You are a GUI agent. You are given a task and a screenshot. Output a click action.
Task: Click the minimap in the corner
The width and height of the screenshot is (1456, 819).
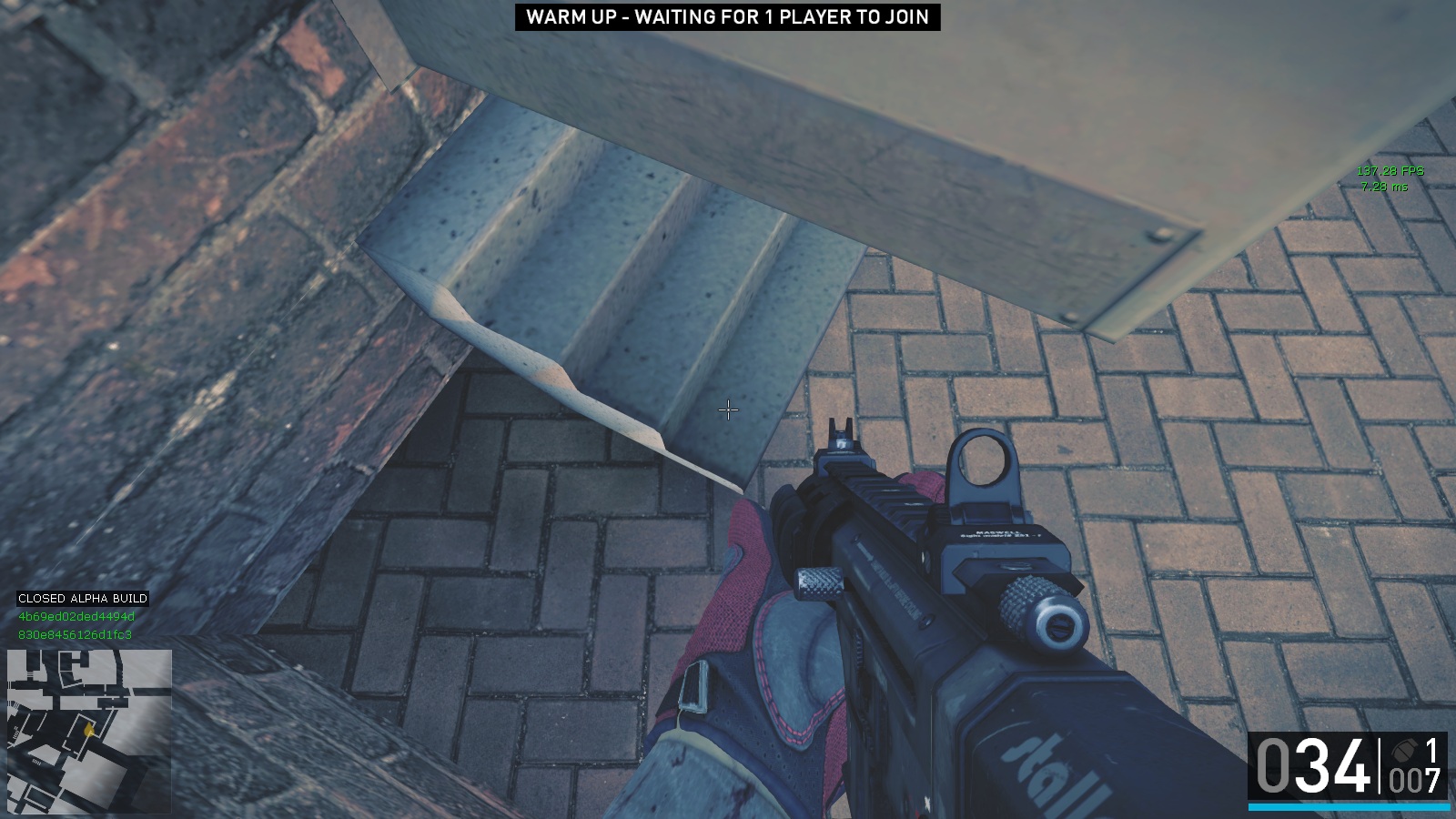tap(89, 731)
